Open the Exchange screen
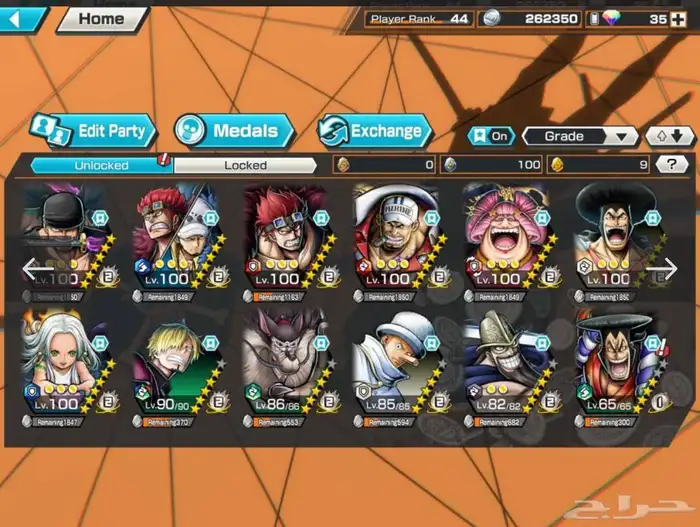Viewport: 700px width, 527px height. 374,131
